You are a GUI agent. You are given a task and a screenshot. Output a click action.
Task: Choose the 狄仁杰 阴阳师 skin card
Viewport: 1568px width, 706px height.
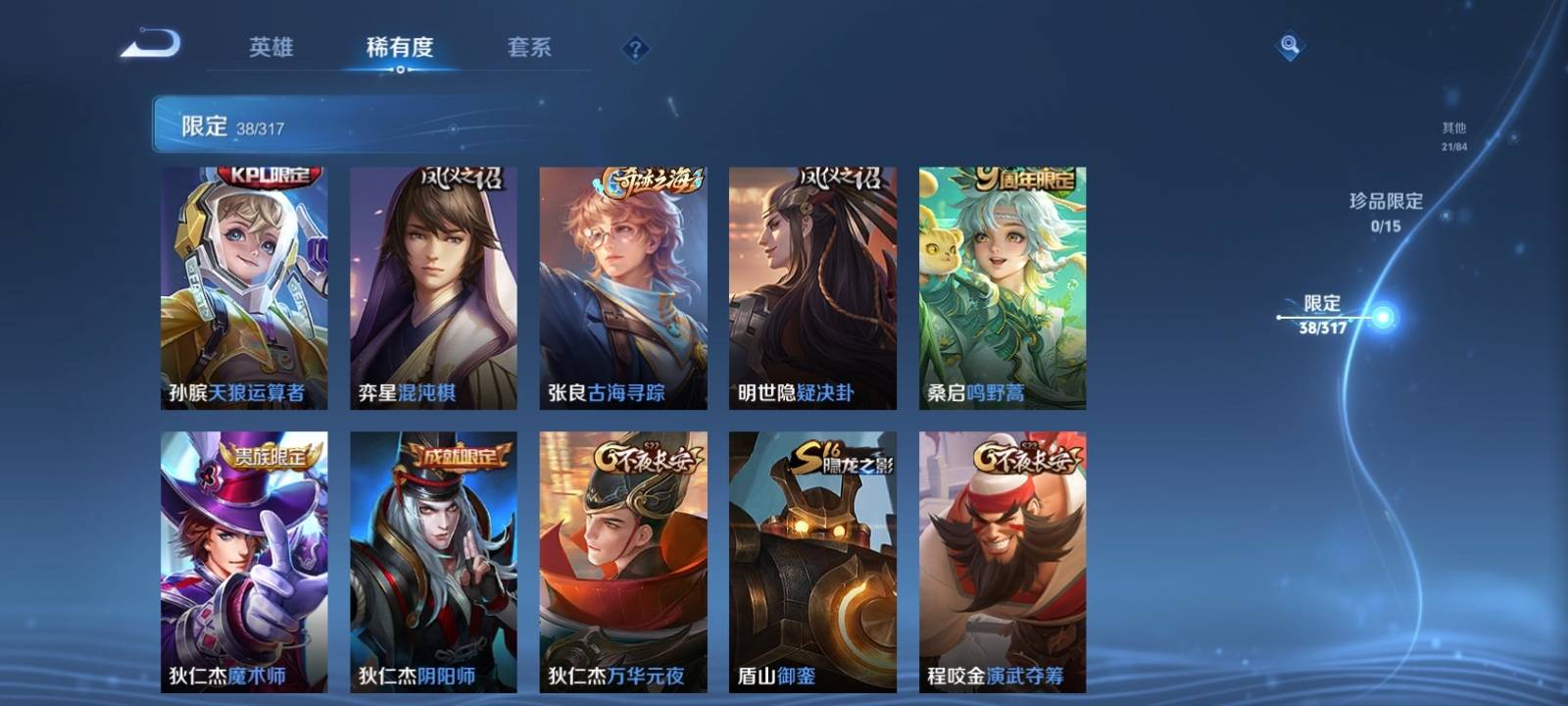click(433, 561)
